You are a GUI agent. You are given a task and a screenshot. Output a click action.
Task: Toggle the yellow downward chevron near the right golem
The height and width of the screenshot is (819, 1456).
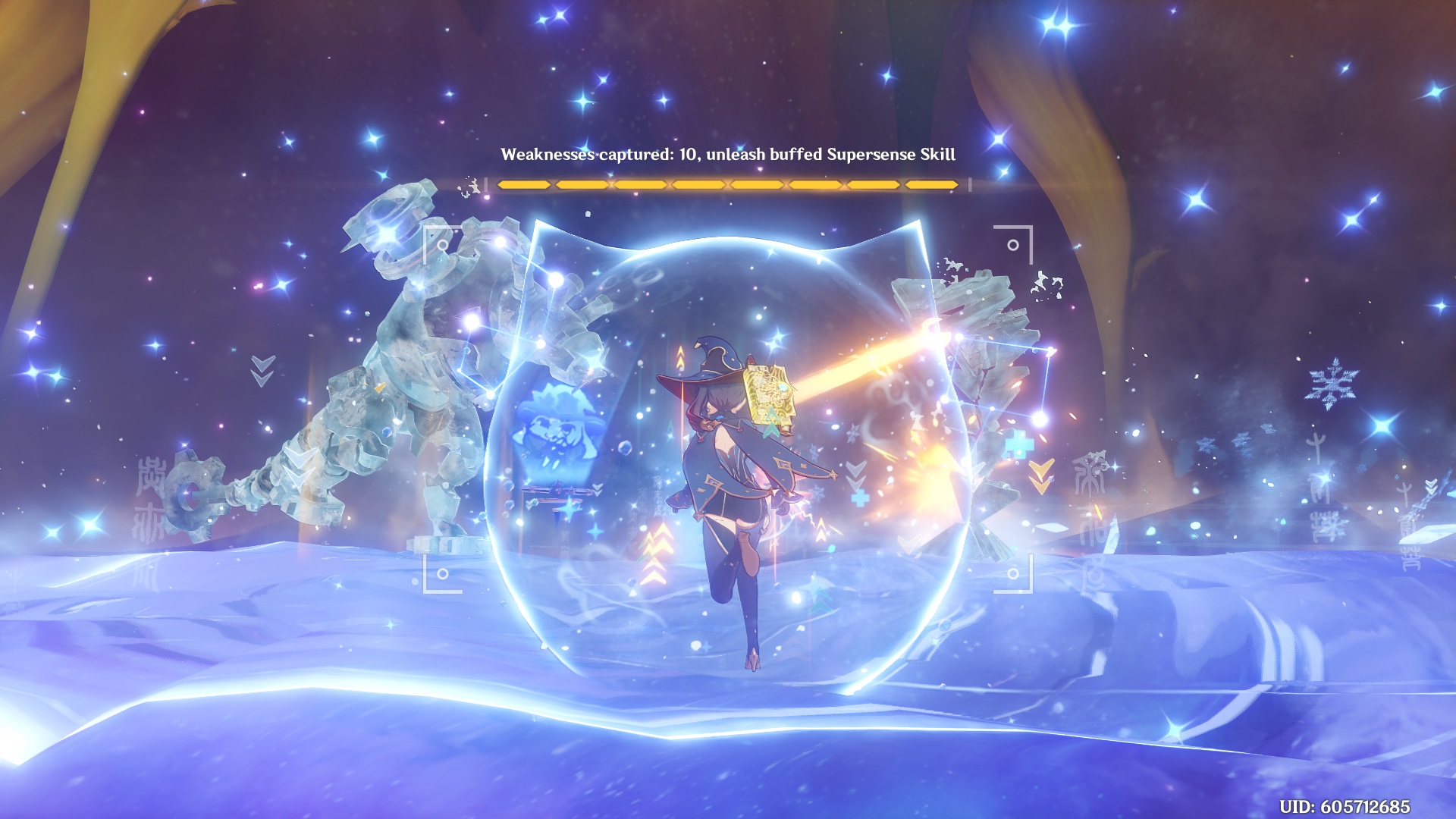point(1041,475)
